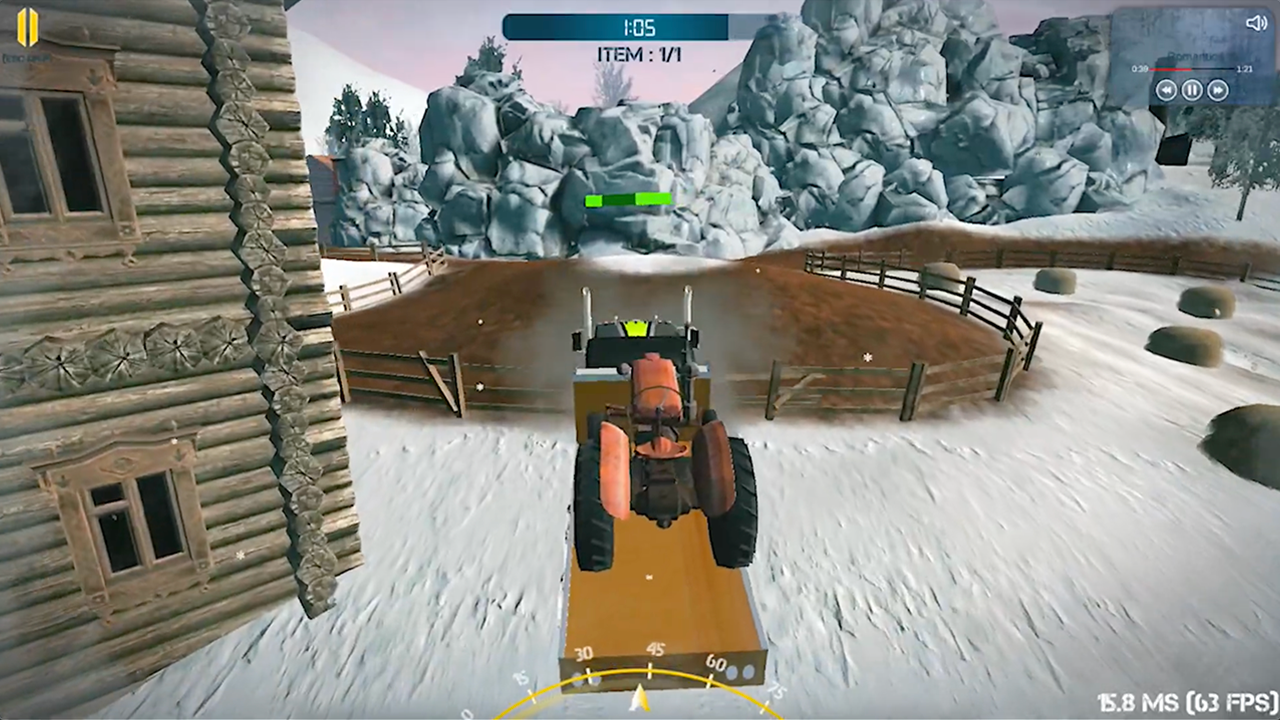Pause the Romantic music track
The width and height of the screenshot is (1280, 720).
(x=1192, y=90)
